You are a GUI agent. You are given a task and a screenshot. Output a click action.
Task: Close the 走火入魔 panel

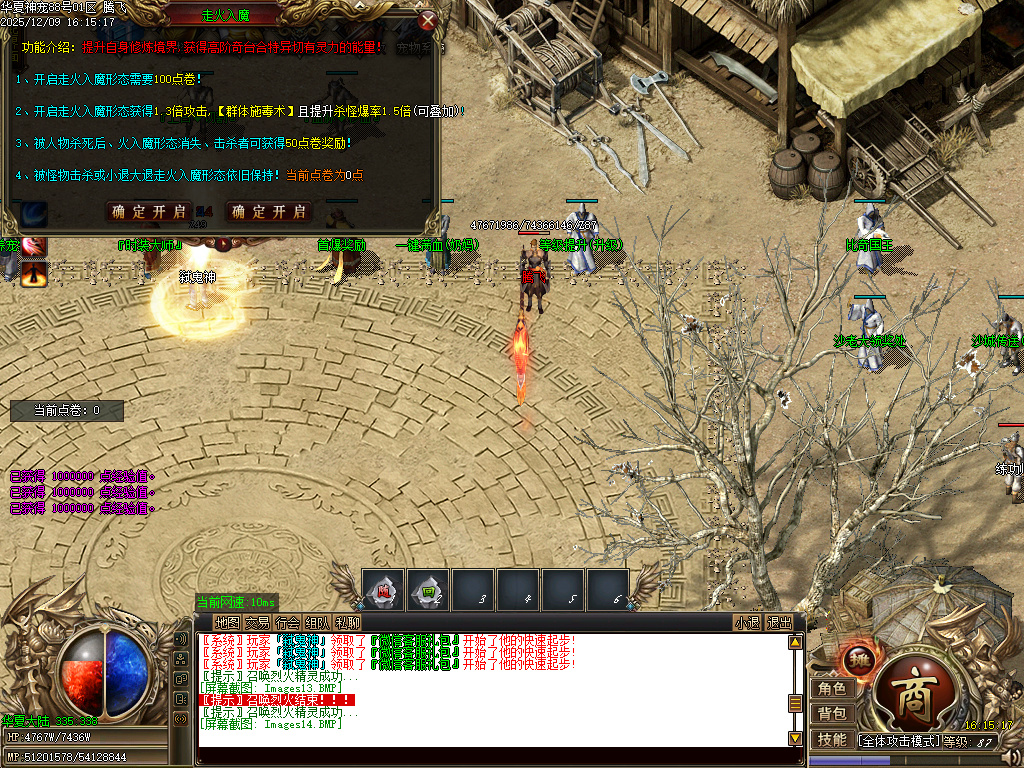point(428,20)
